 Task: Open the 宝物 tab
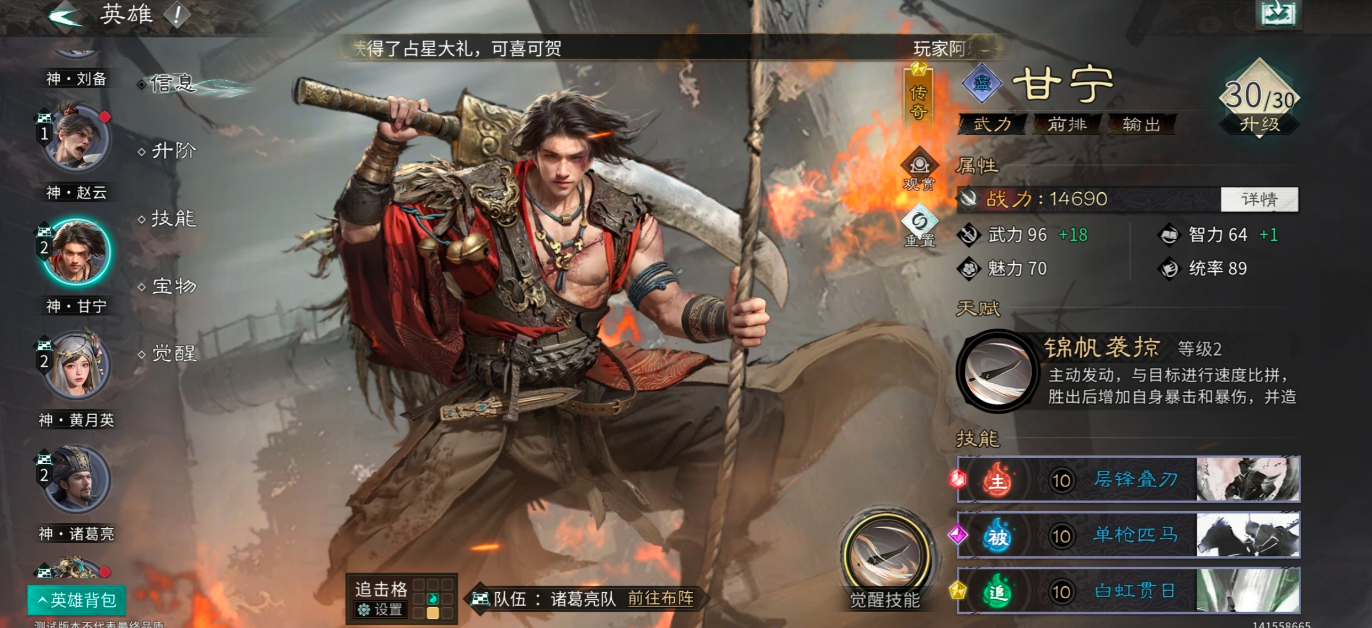[173, 287]
